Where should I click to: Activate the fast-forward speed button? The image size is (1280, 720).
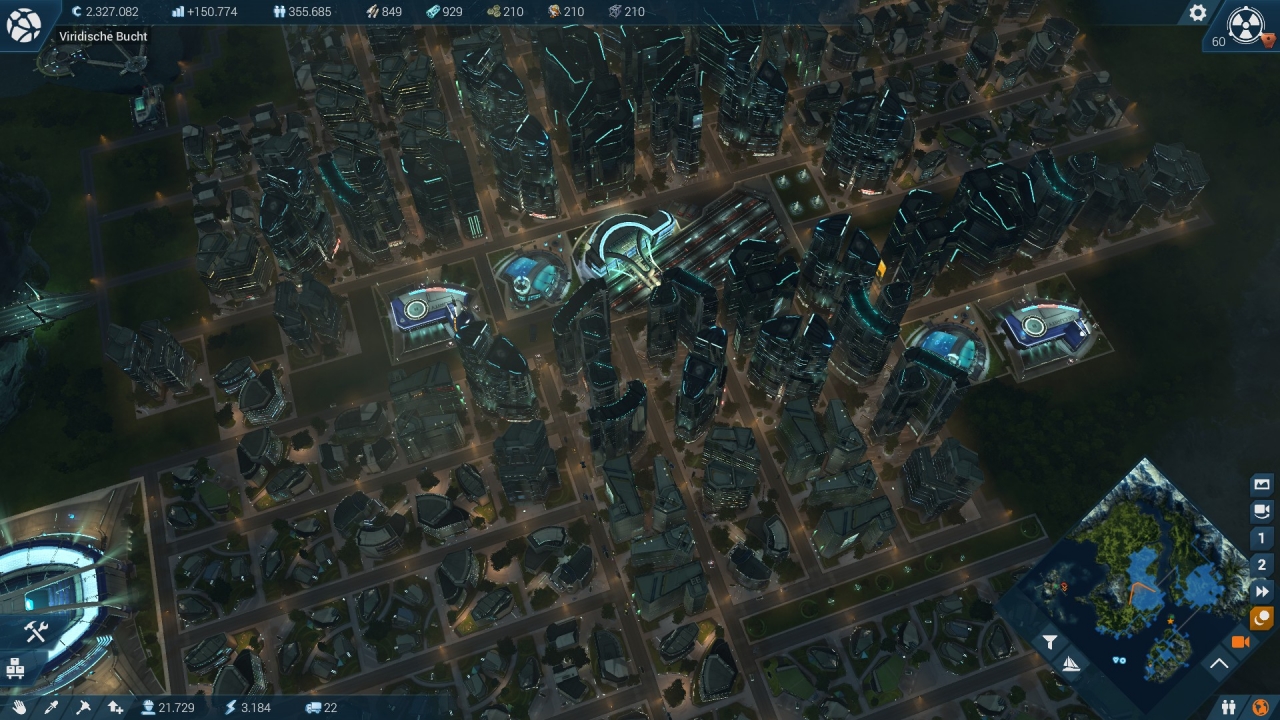click(1262, 592)
